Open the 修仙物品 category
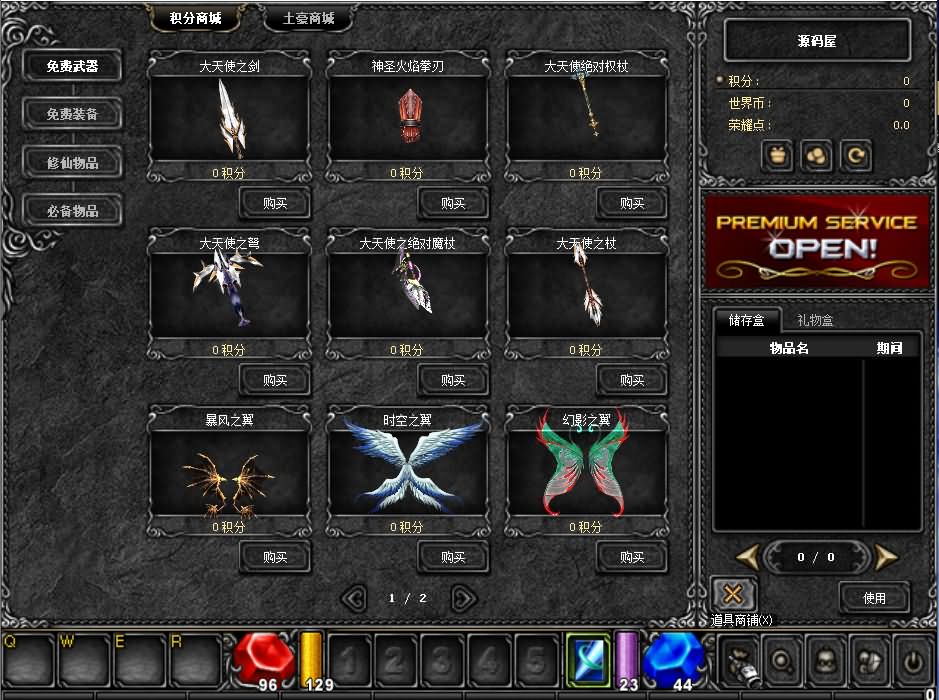The width and height of the screenshot is (939, 700). (x=72, y=163)
